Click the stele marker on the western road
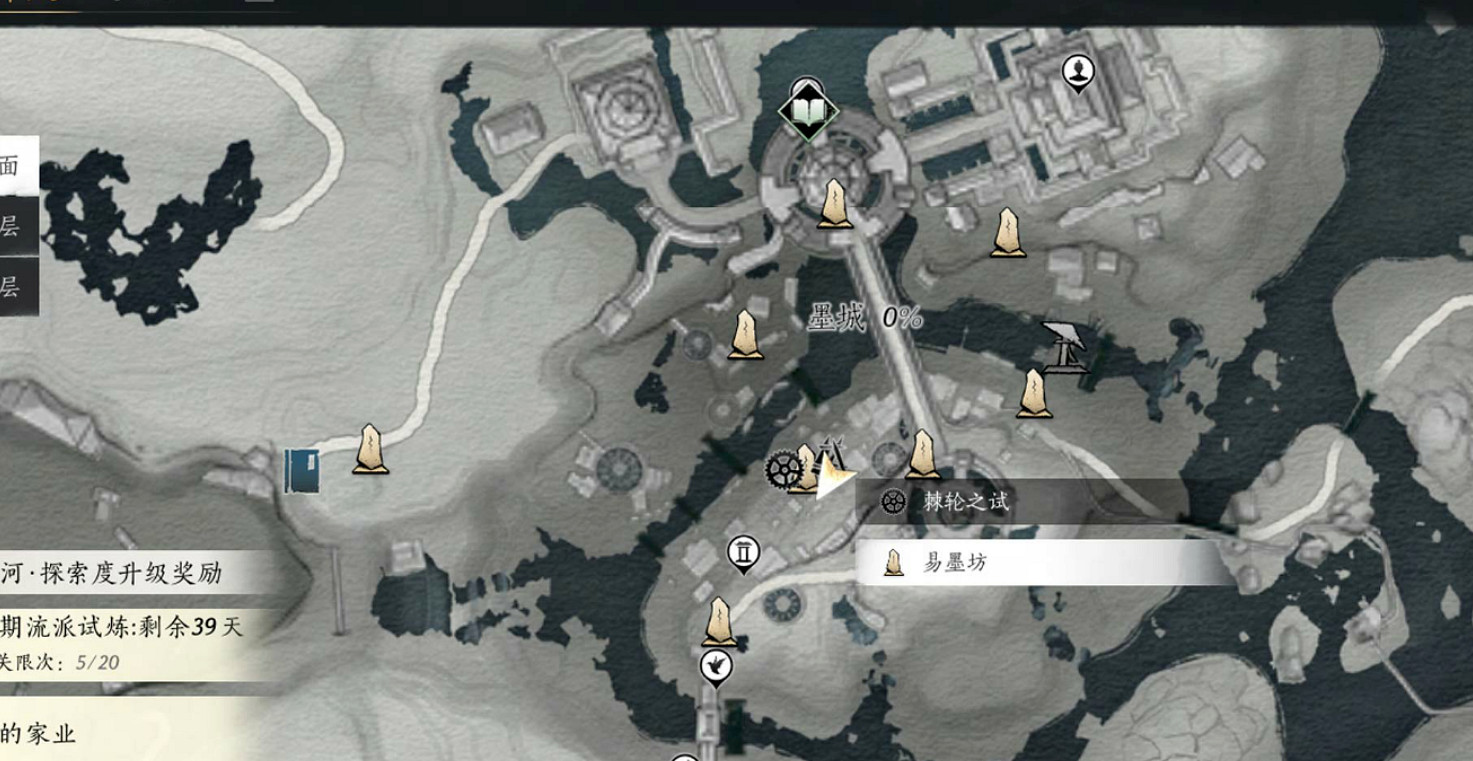This screenshot has width=1473, height=761. pyautogui.click(x=368, y=449)
